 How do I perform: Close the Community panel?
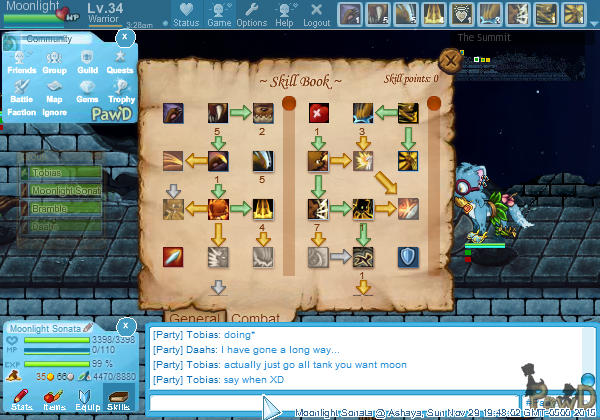[x=124, y=36]
